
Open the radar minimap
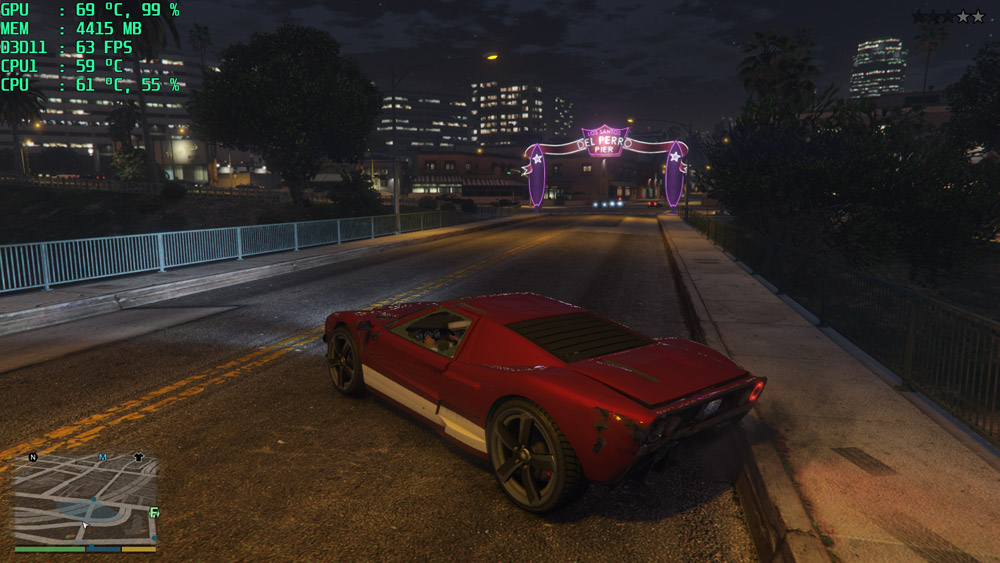click(85, 500)
